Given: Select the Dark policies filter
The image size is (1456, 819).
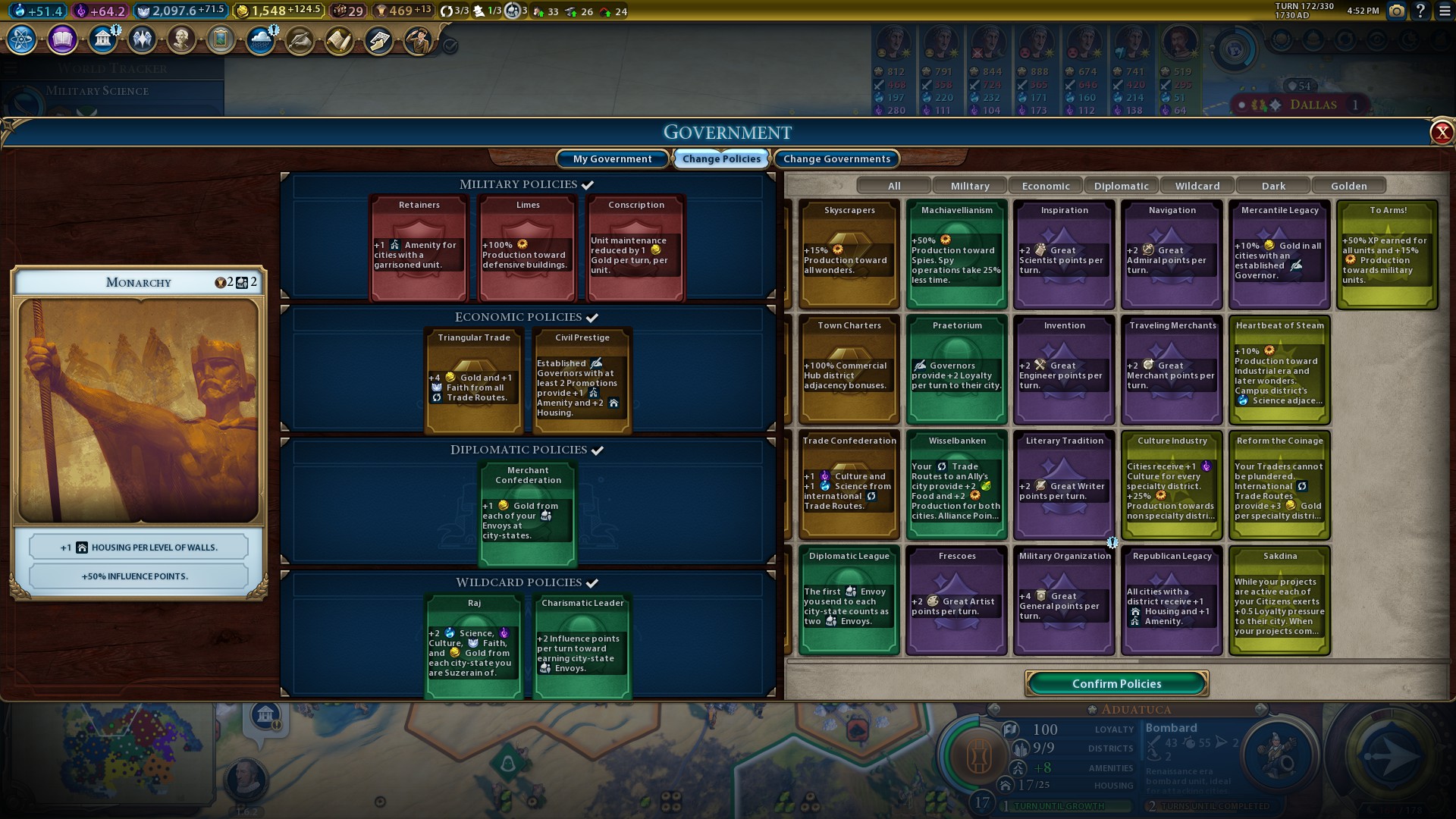Looking at the screenshot, I should (x=1273, y=186).
